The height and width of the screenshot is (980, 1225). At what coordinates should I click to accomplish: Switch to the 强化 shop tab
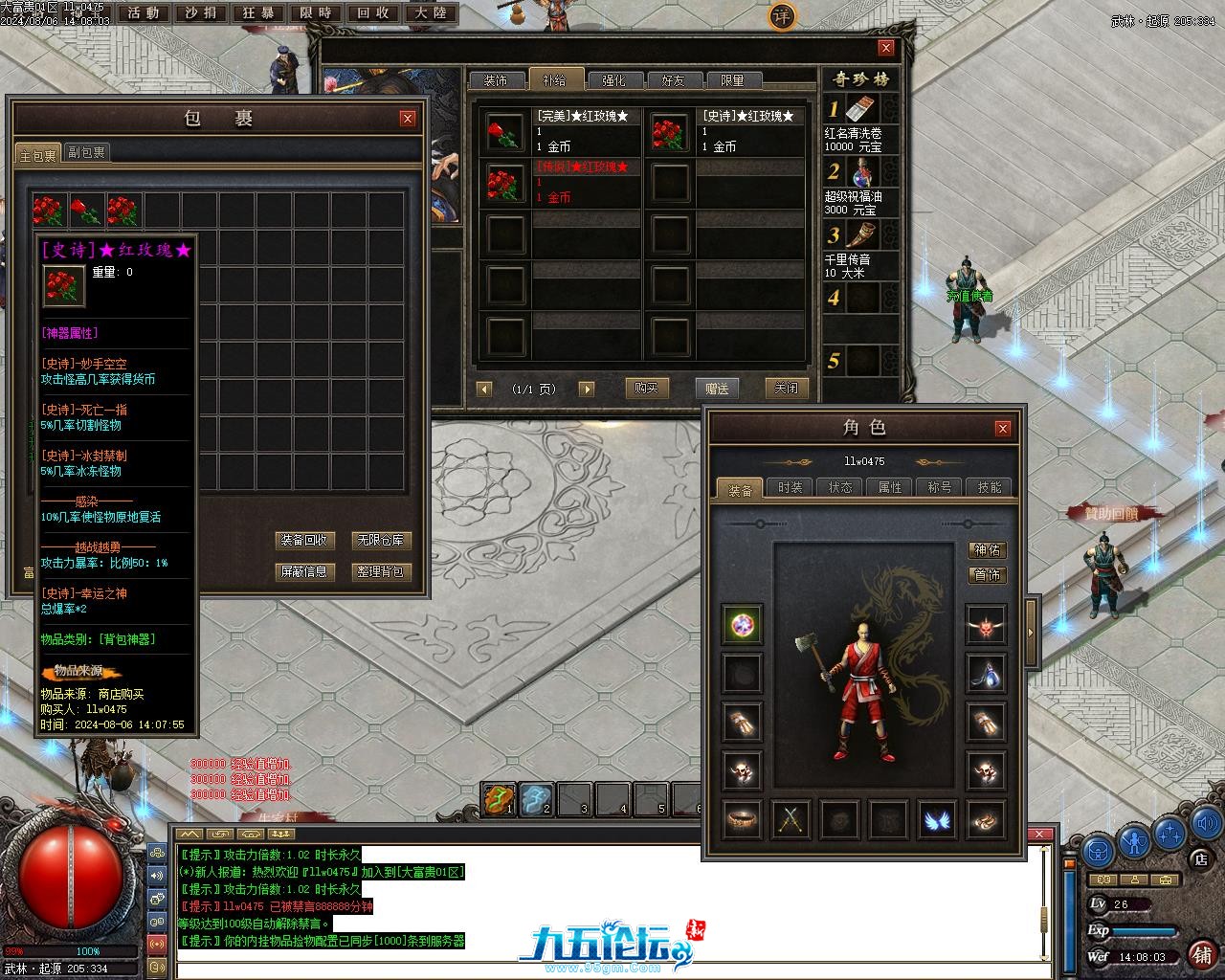pos(613,80)
